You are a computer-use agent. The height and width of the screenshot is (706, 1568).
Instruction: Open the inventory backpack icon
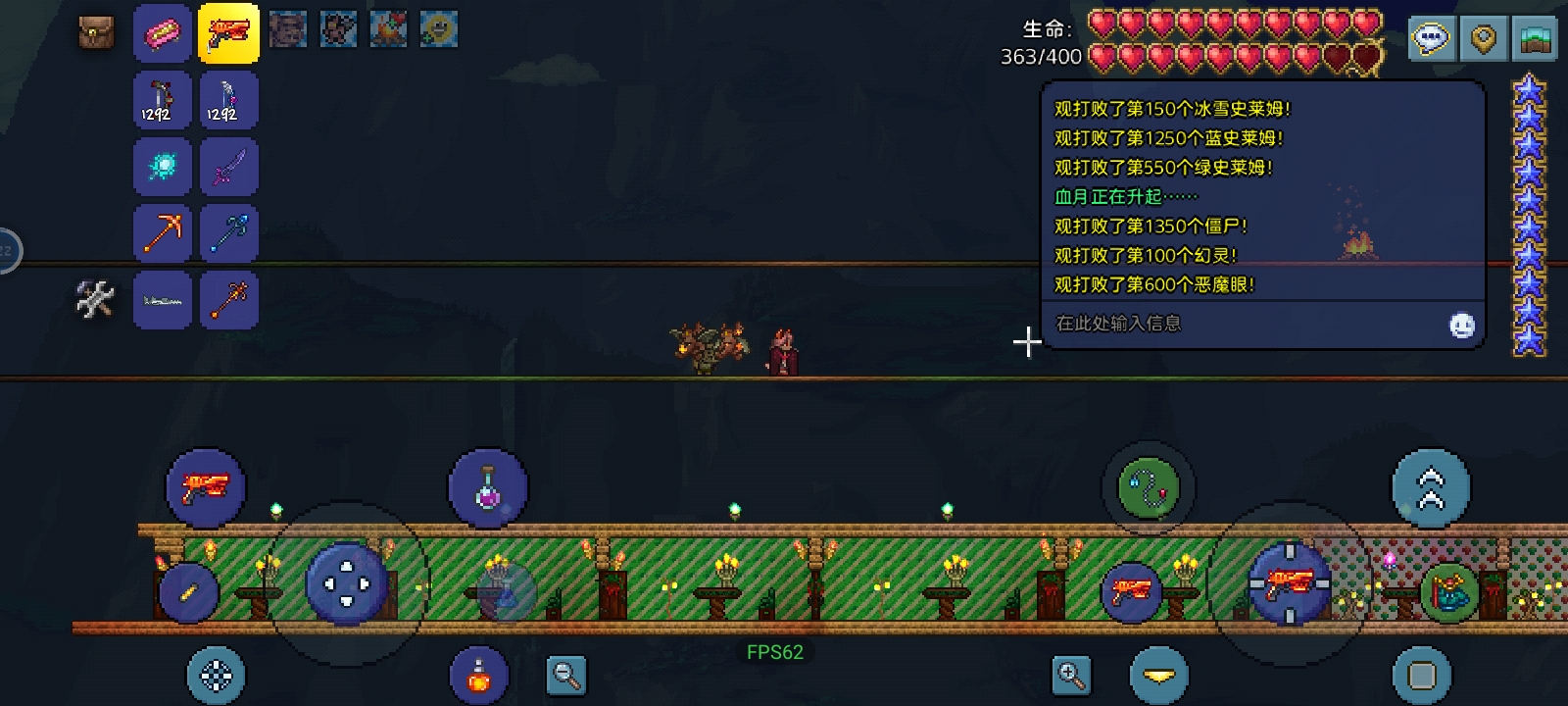tap(96, 32)
